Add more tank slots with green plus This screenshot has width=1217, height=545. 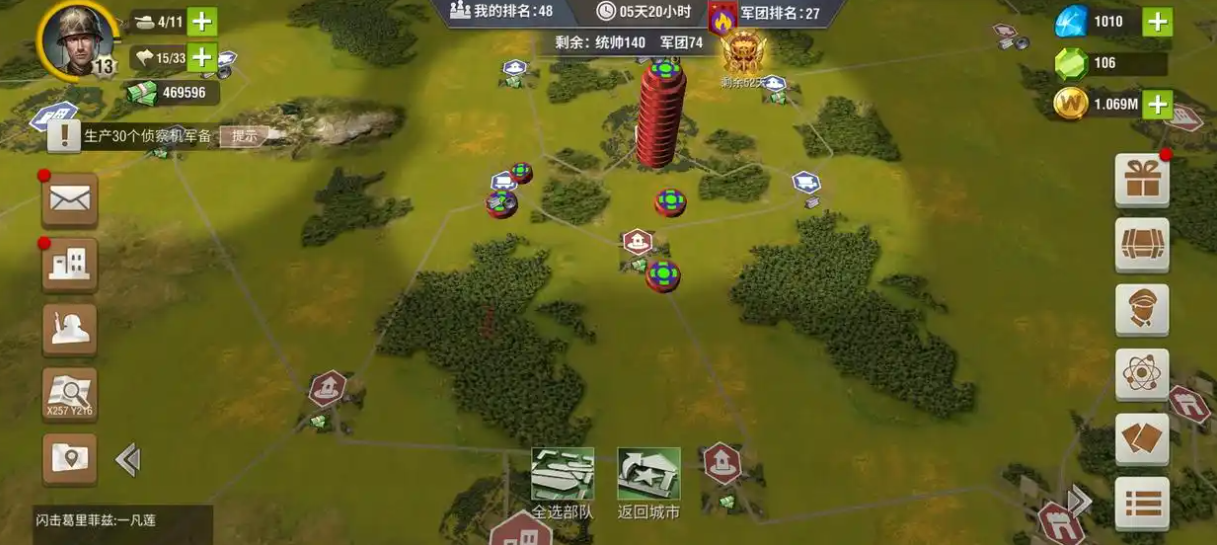[x=202, y=21]
